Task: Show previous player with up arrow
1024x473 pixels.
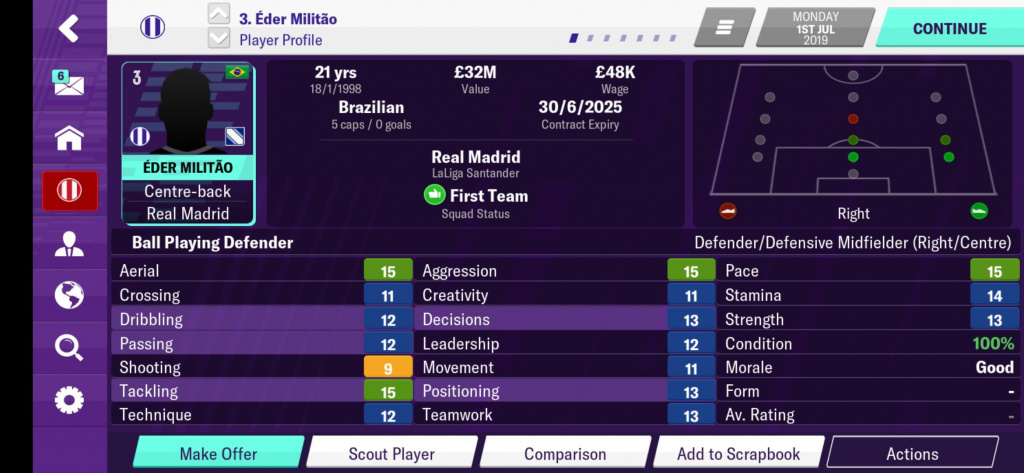Action: 219,14
